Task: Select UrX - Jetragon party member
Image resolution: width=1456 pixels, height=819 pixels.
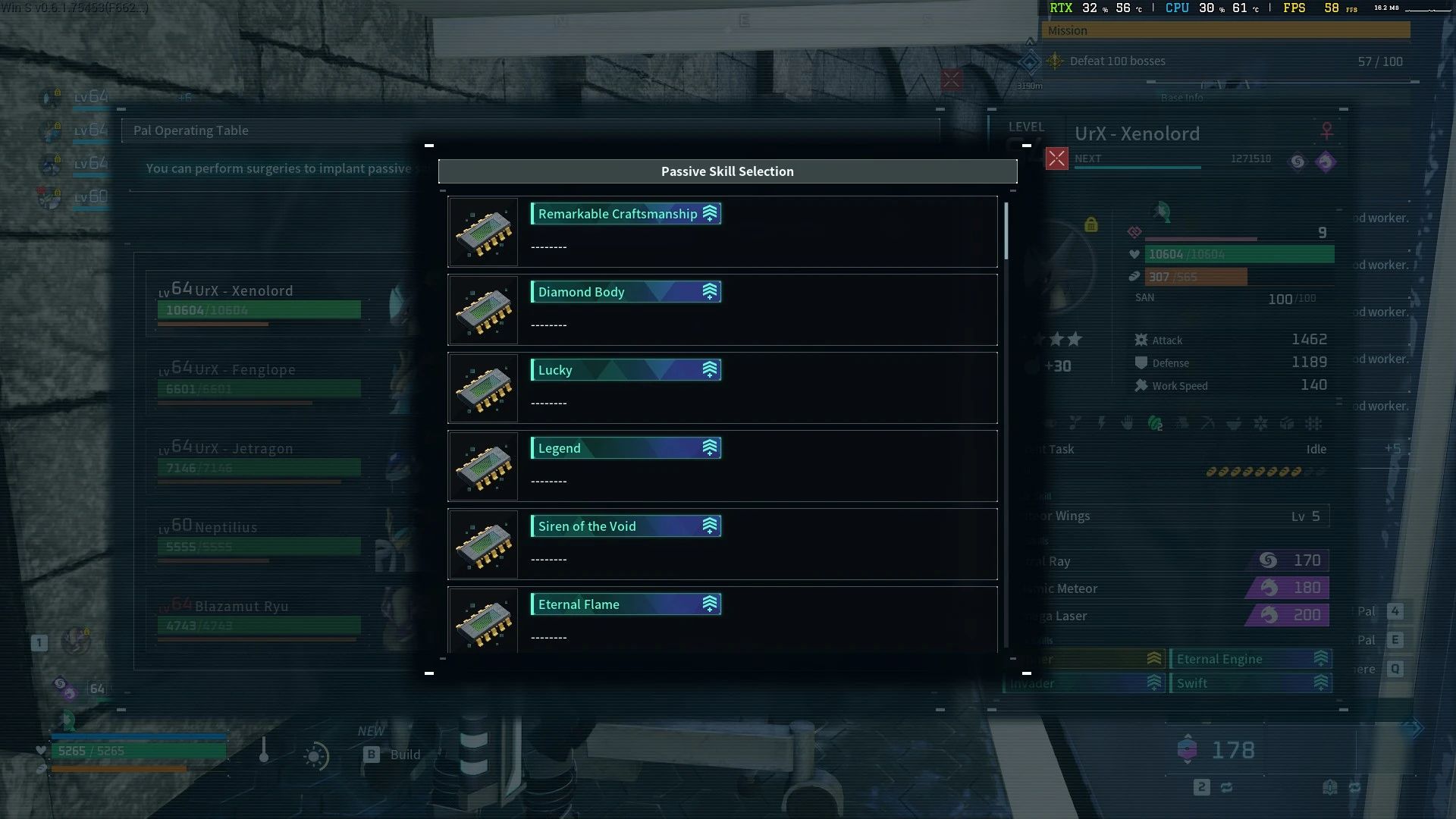Action: tap(258, 459)
